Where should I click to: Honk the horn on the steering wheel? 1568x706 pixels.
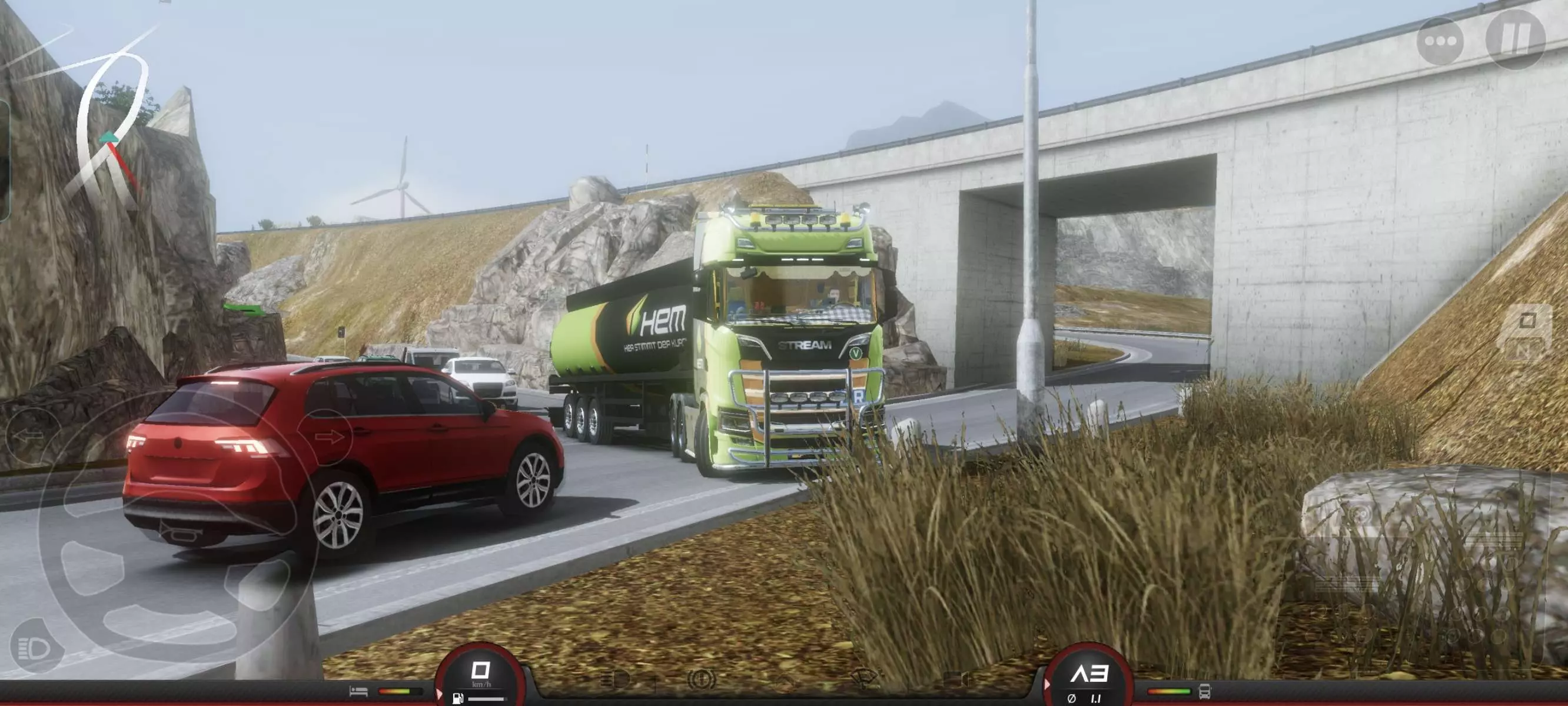(177, 535)
